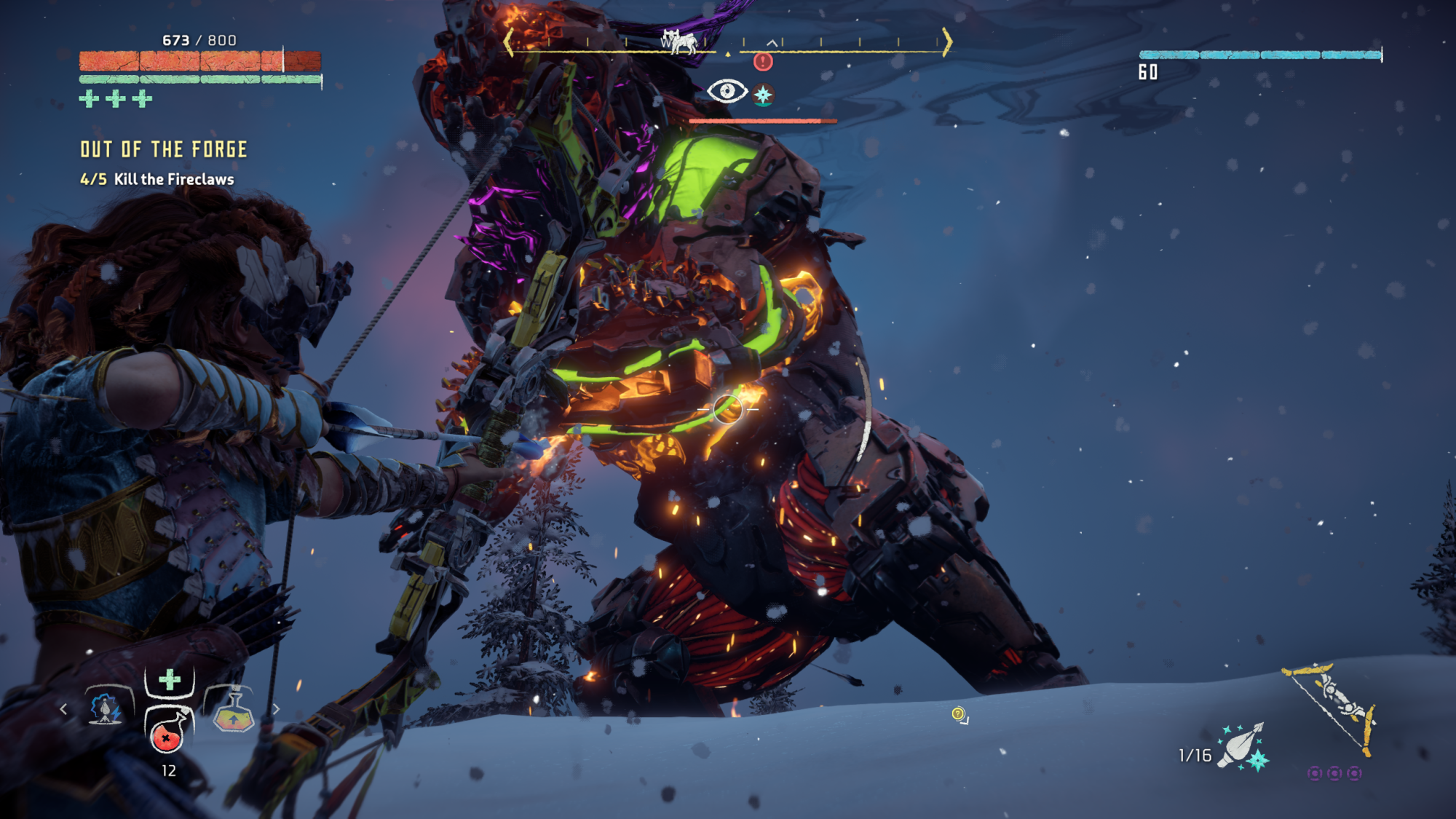Open the Out of the Forge quest tracker
Image resolution: width=1456 pixels, height=819 pixels.
[164, 150]
